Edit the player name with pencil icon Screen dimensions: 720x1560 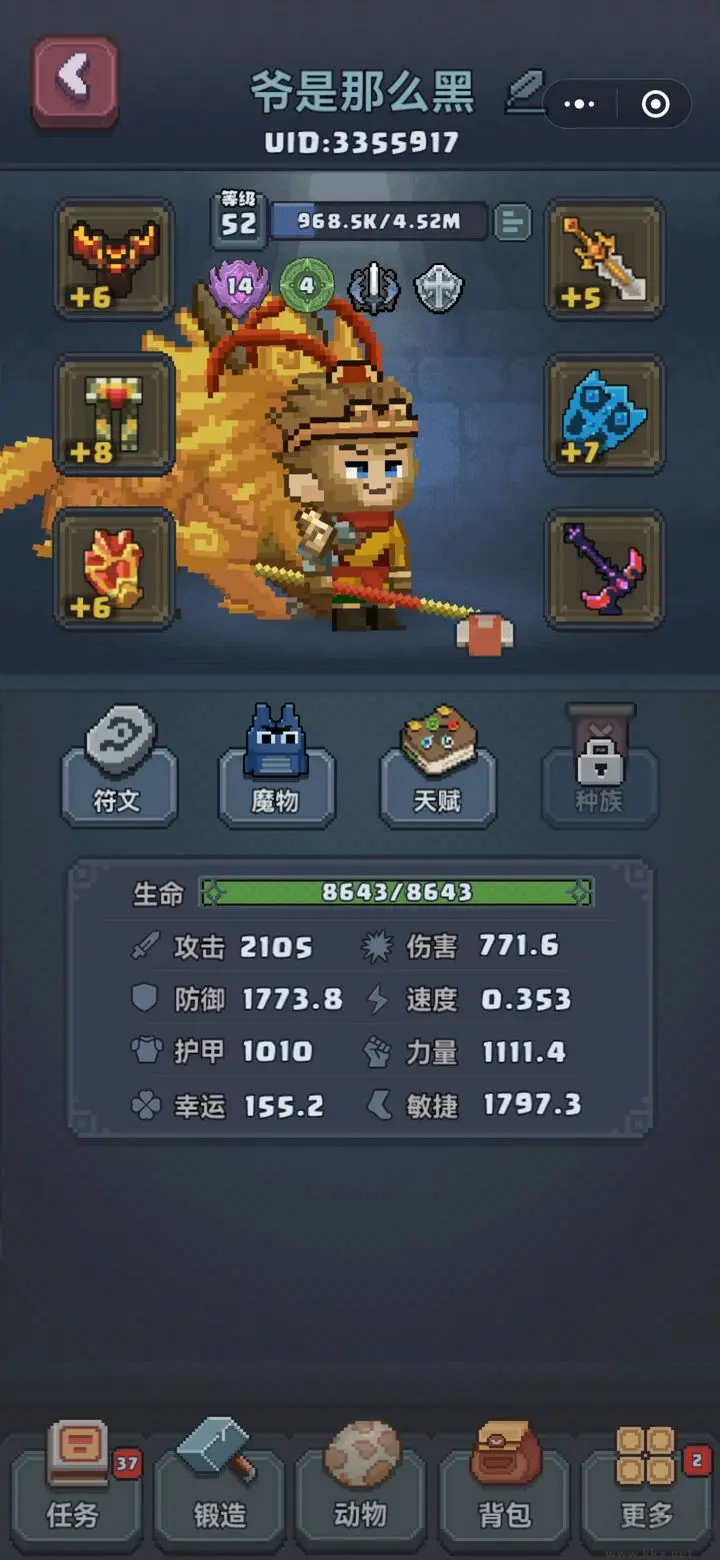524,91
